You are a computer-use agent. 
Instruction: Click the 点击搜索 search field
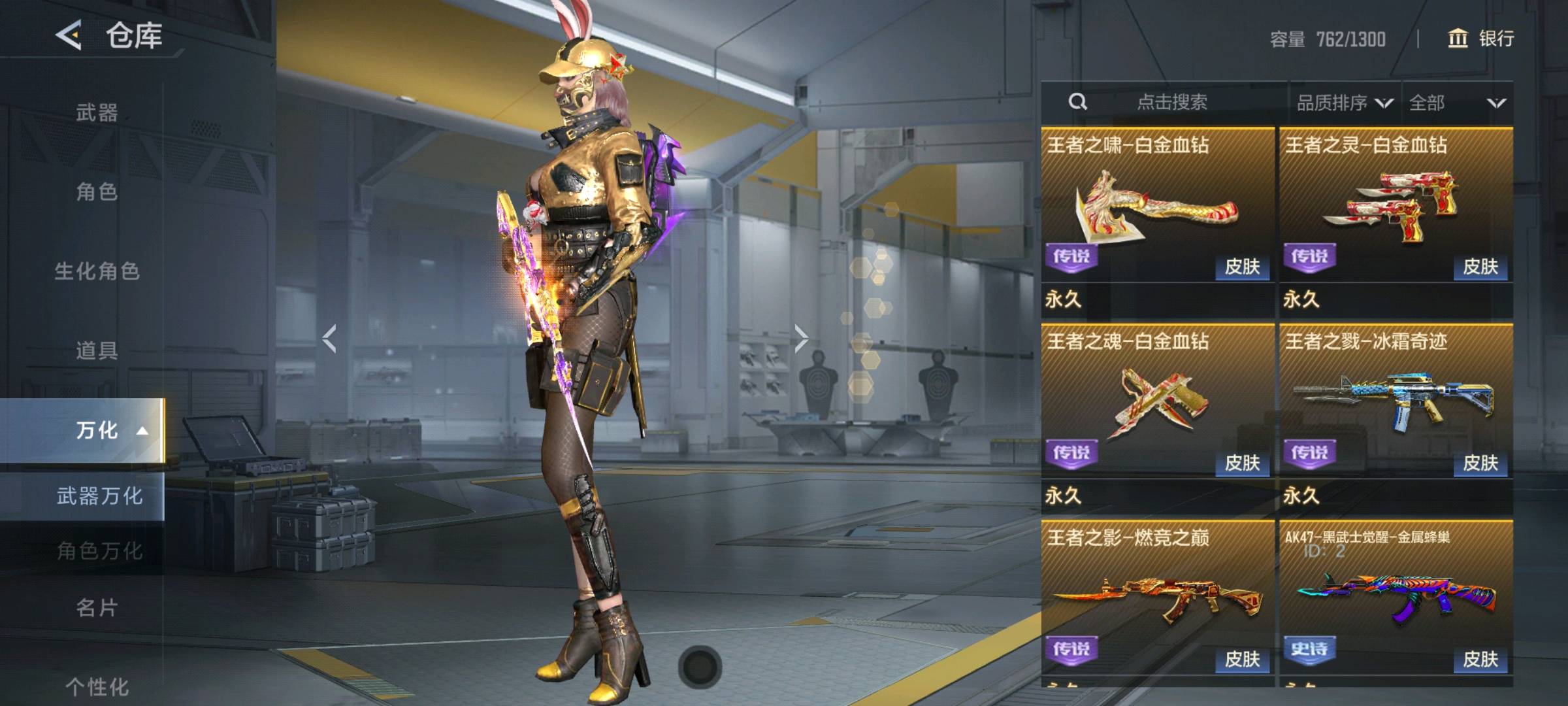click(1171, 102)
